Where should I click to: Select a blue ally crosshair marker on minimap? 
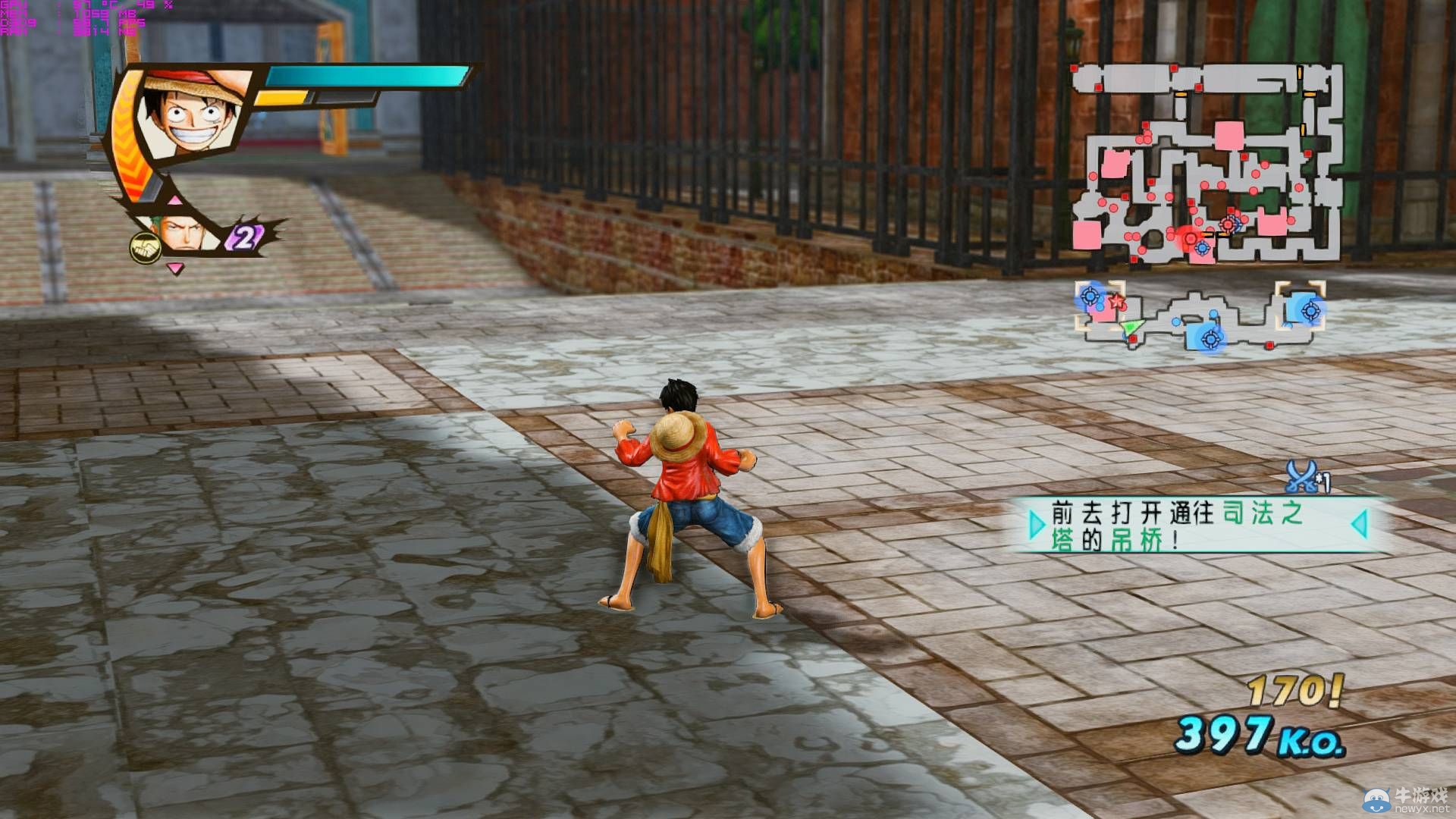[x=1310, y=311]
